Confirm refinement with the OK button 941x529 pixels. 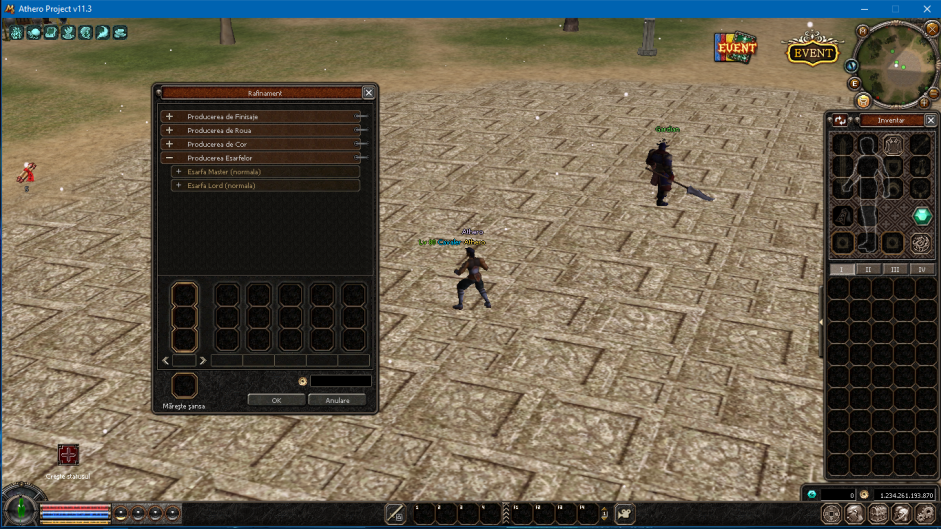tap(276, 400)
